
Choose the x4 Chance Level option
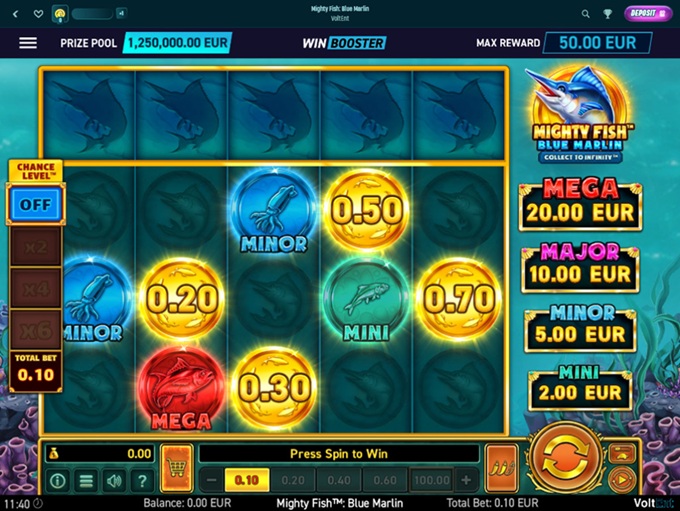36,287
